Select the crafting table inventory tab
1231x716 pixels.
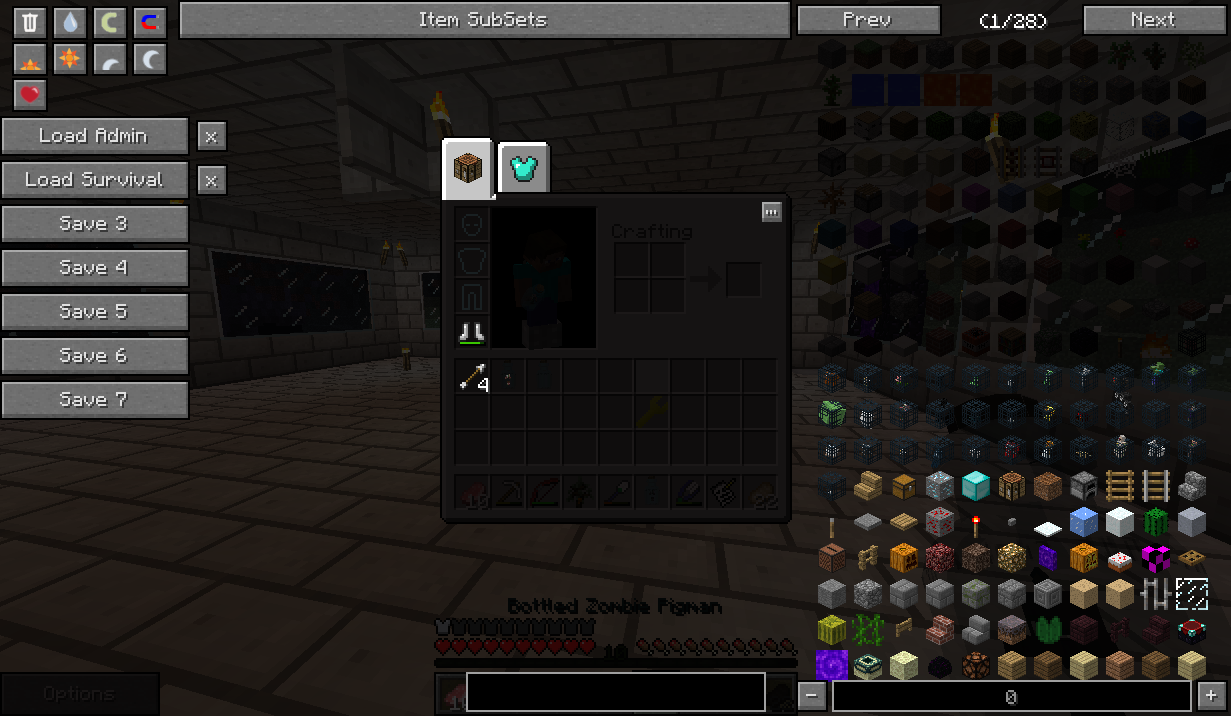point(467,168)
